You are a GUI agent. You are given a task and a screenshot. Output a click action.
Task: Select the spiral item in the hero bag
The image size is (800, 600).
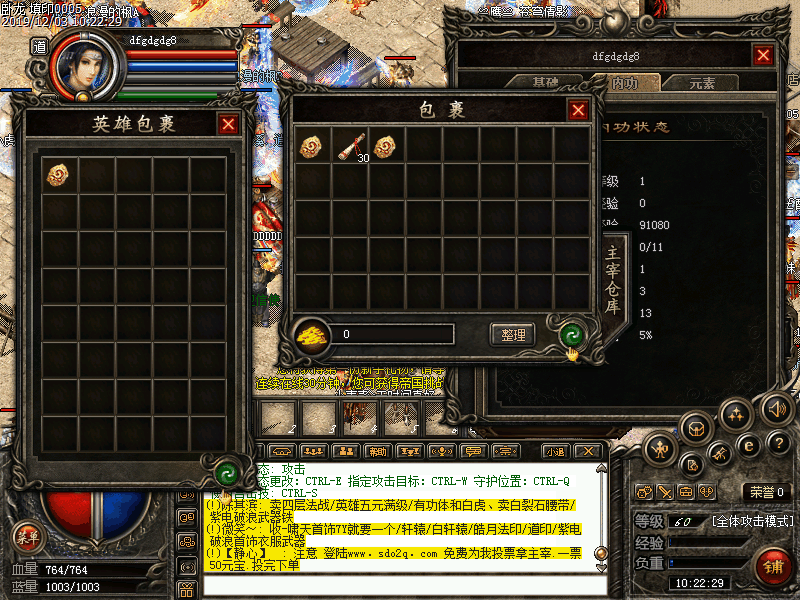58,174
